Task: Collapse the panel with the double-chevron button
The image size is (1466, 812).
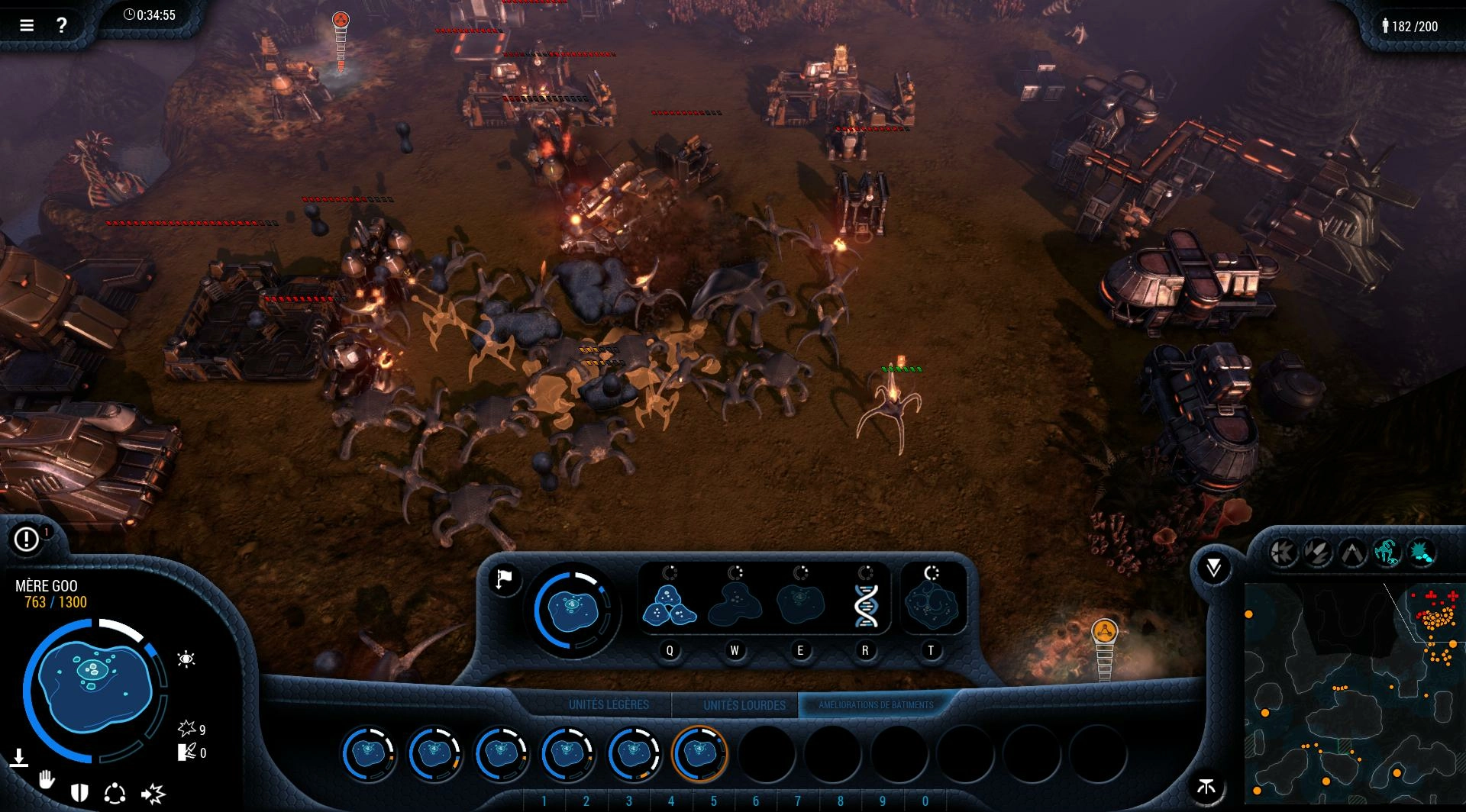Action: [x=1213, y=567]
